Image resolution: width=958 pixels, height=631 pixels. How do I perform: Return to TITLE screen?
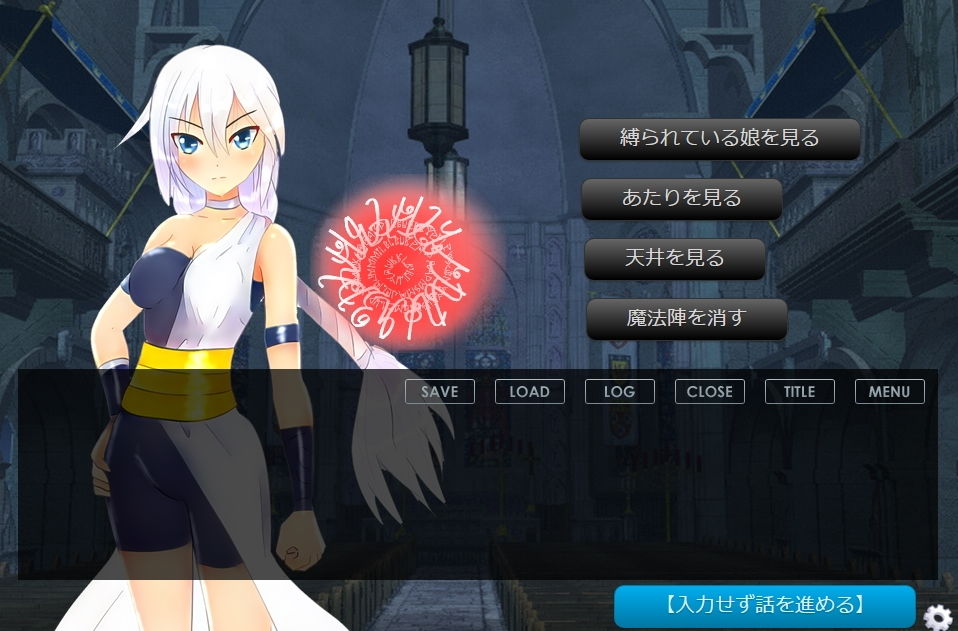coord(800,392)
